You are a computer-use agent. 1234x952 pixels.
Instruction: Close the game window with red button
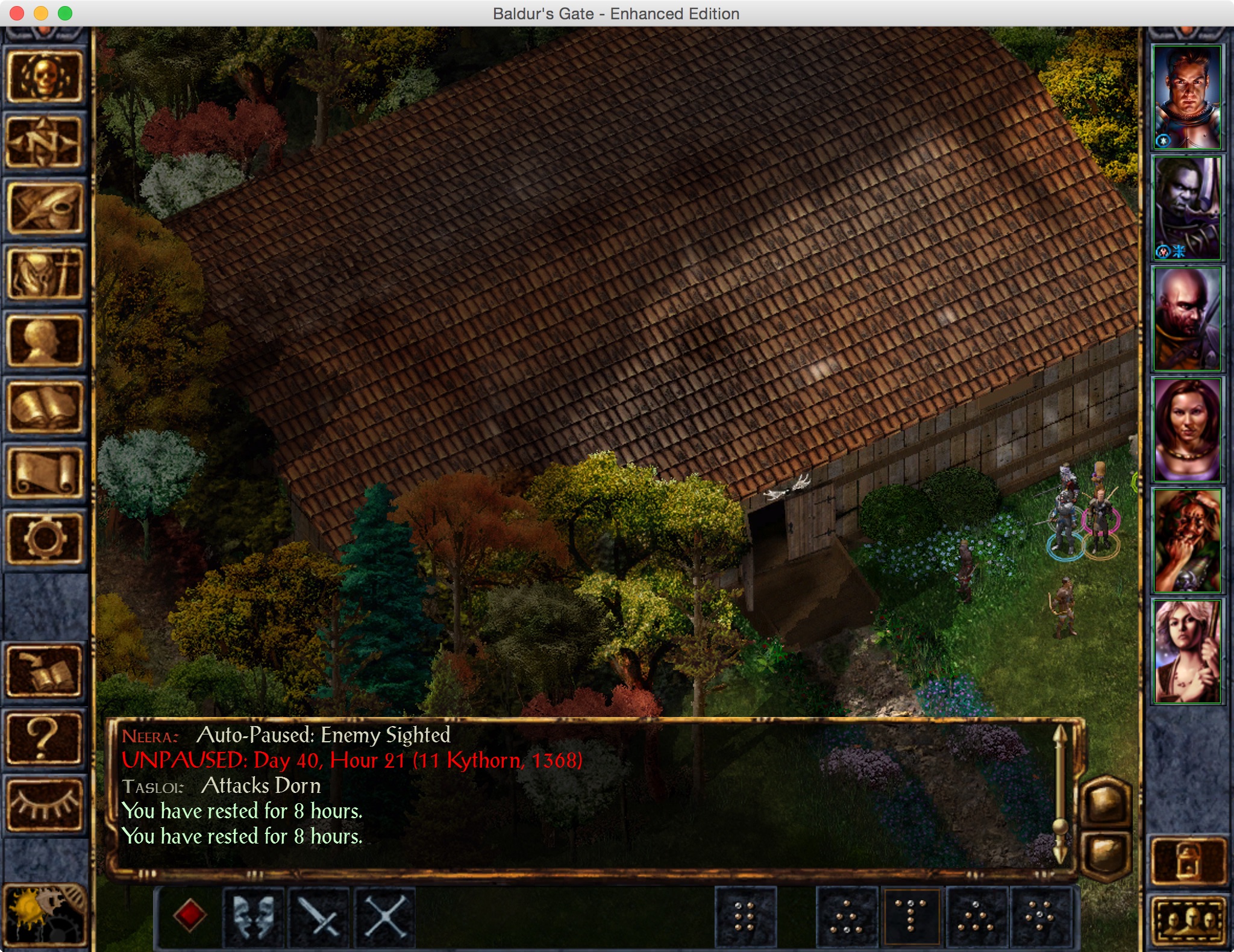pos(17,13)
